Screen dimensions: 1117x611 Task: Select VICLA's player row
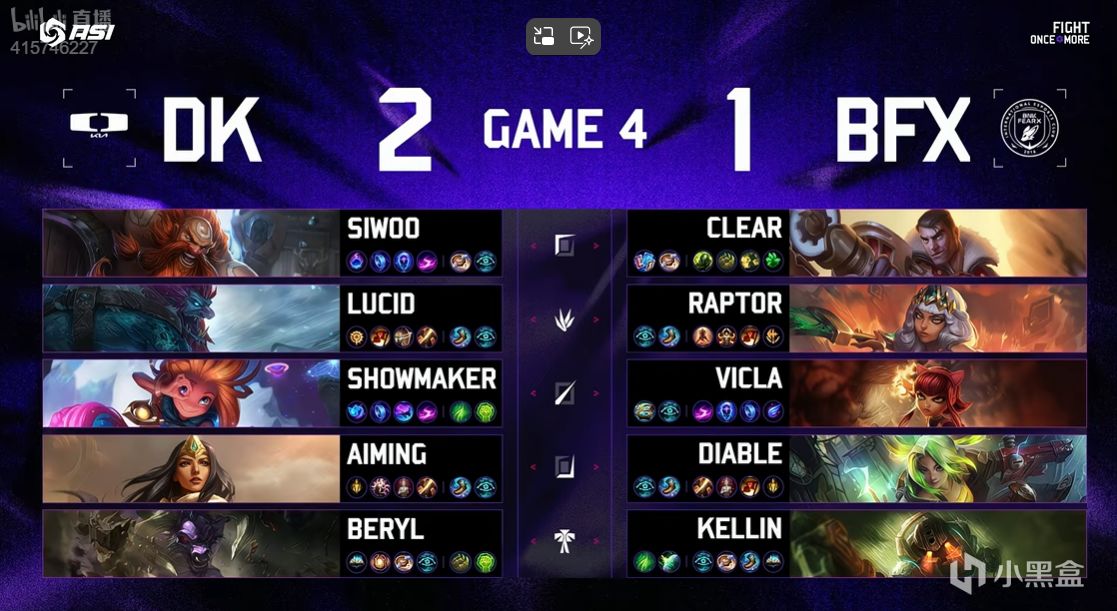click(856, 393)
